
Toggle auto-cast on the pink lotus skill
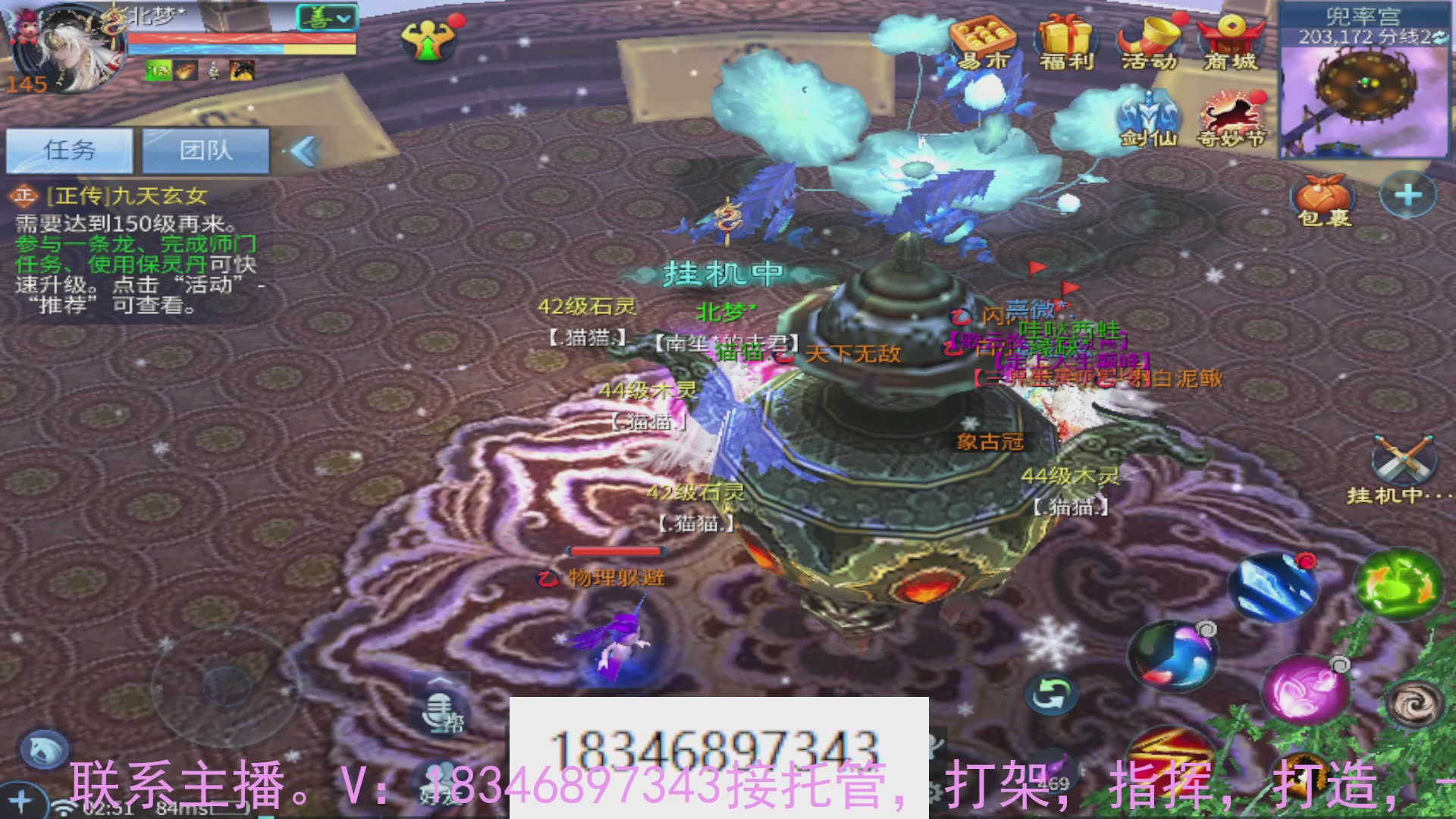1341,664
